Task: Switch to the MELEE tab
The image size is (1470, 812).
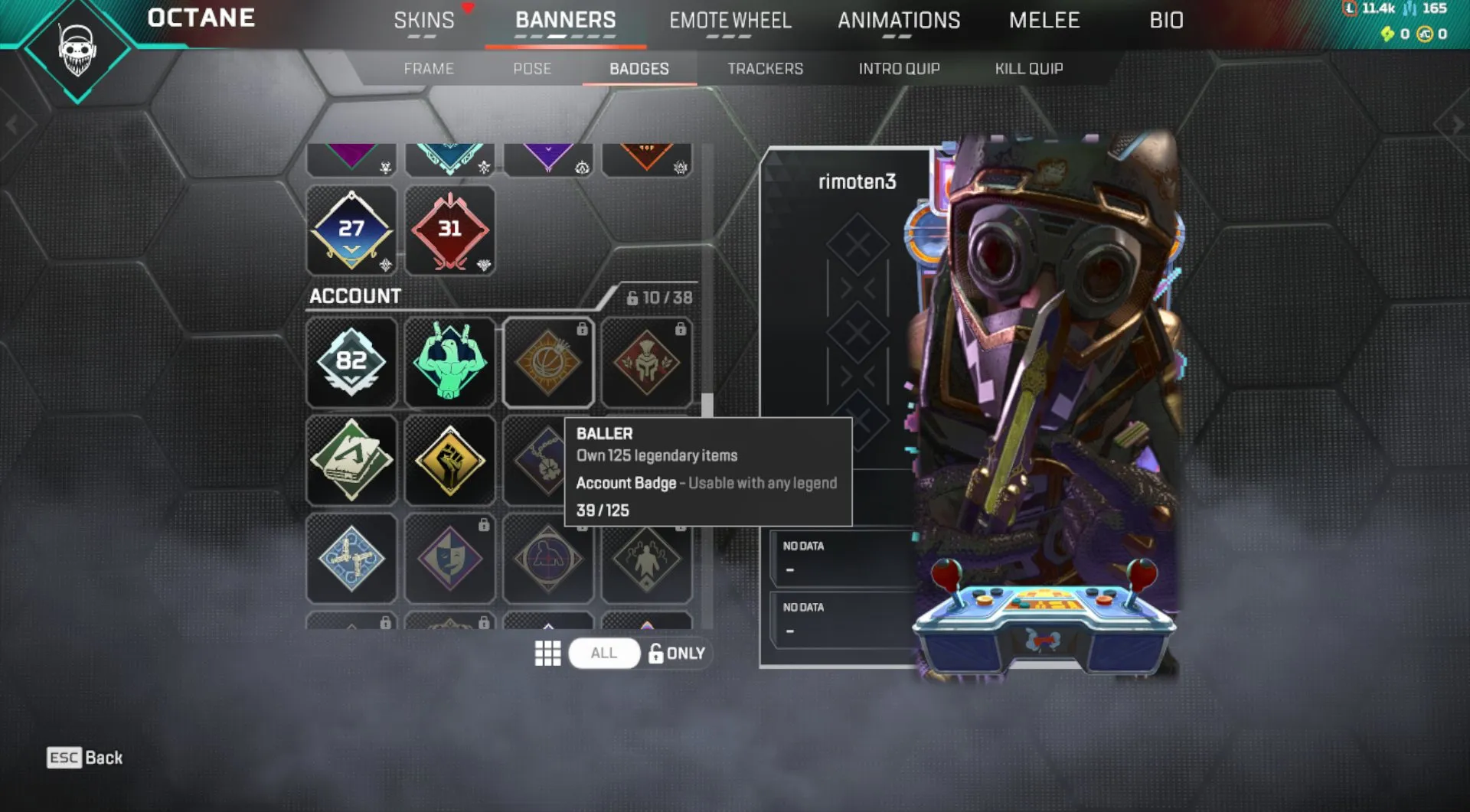Action: tap(1044, 20)
